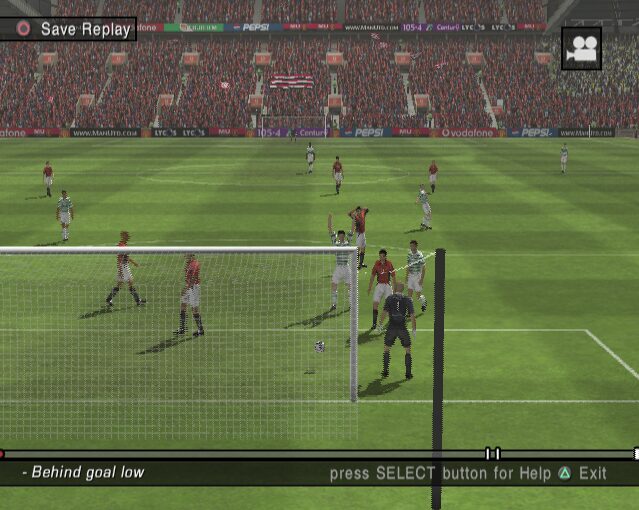Click the replay timeline progress bar

click(240, 454)
